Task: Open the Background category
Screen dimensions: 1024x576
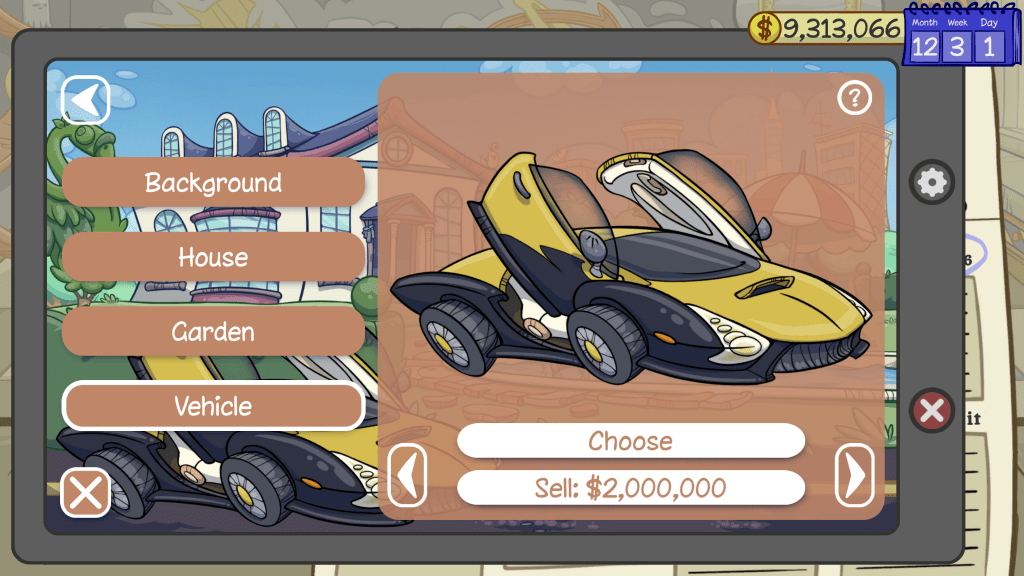Action: (213, 182)
